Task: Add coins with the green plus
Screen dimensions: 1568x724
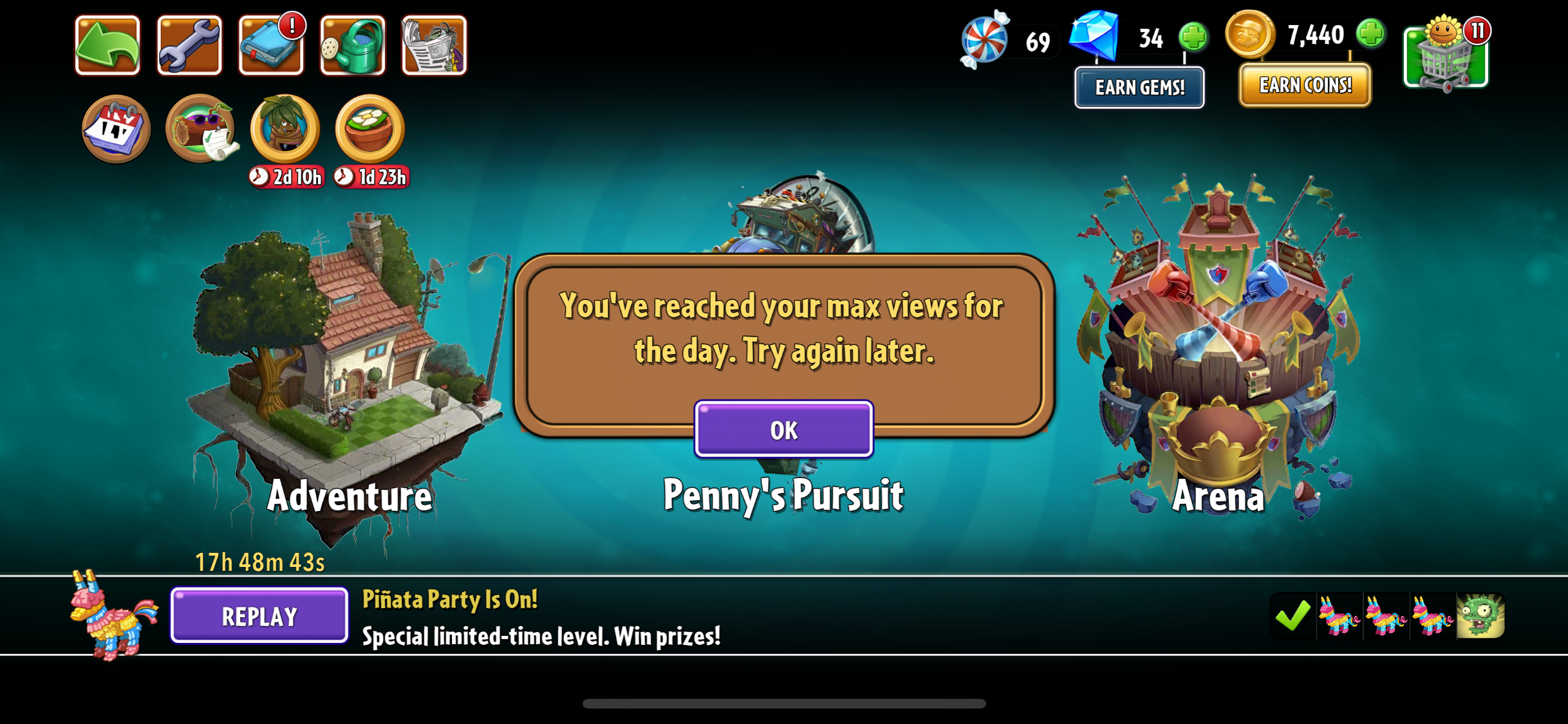Action: pos(1370,33)
